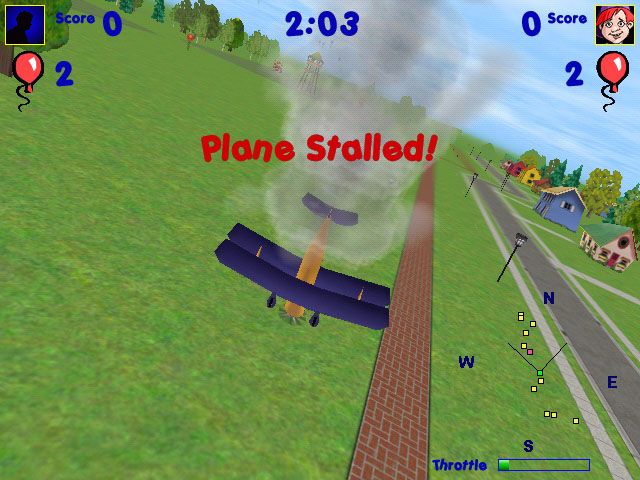
Task: Click the compass radar minimap
Action: click(540, 372)
